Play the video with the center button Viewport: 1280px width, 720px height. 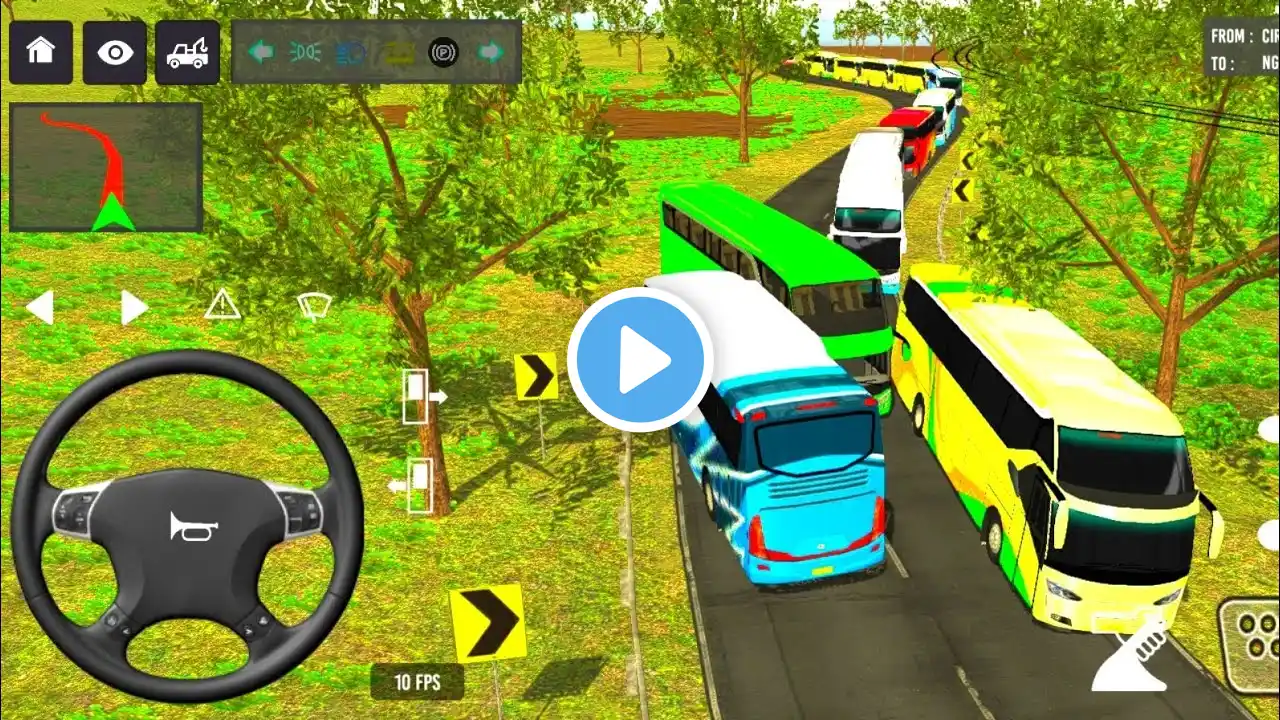point(640,360)
